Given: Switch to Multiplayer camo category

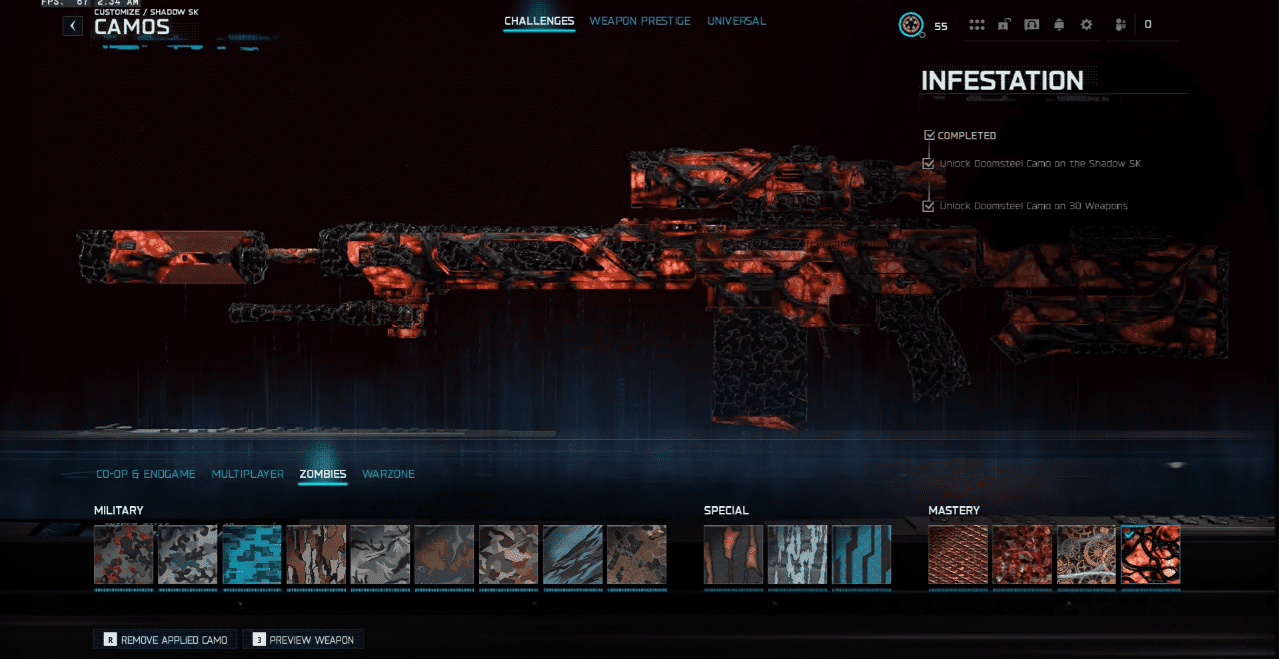Looking at the screenshot, I should (x=248, y=474).
